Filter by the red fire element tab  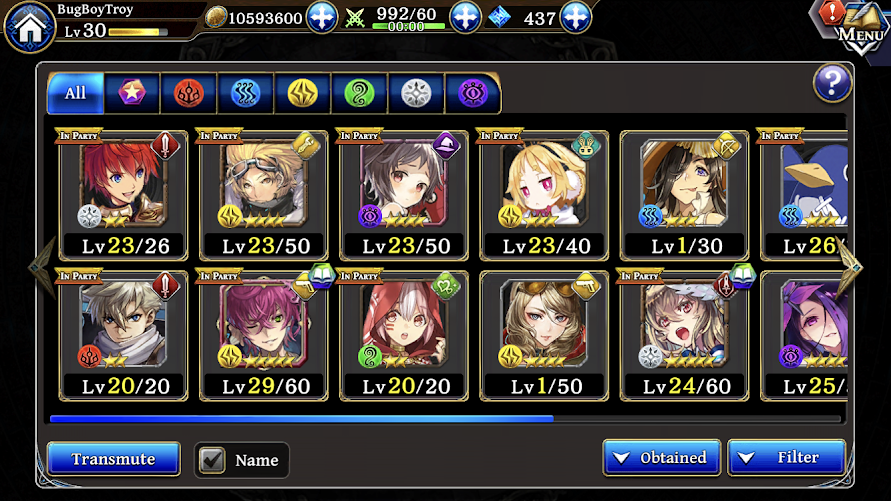click(188, 94)
